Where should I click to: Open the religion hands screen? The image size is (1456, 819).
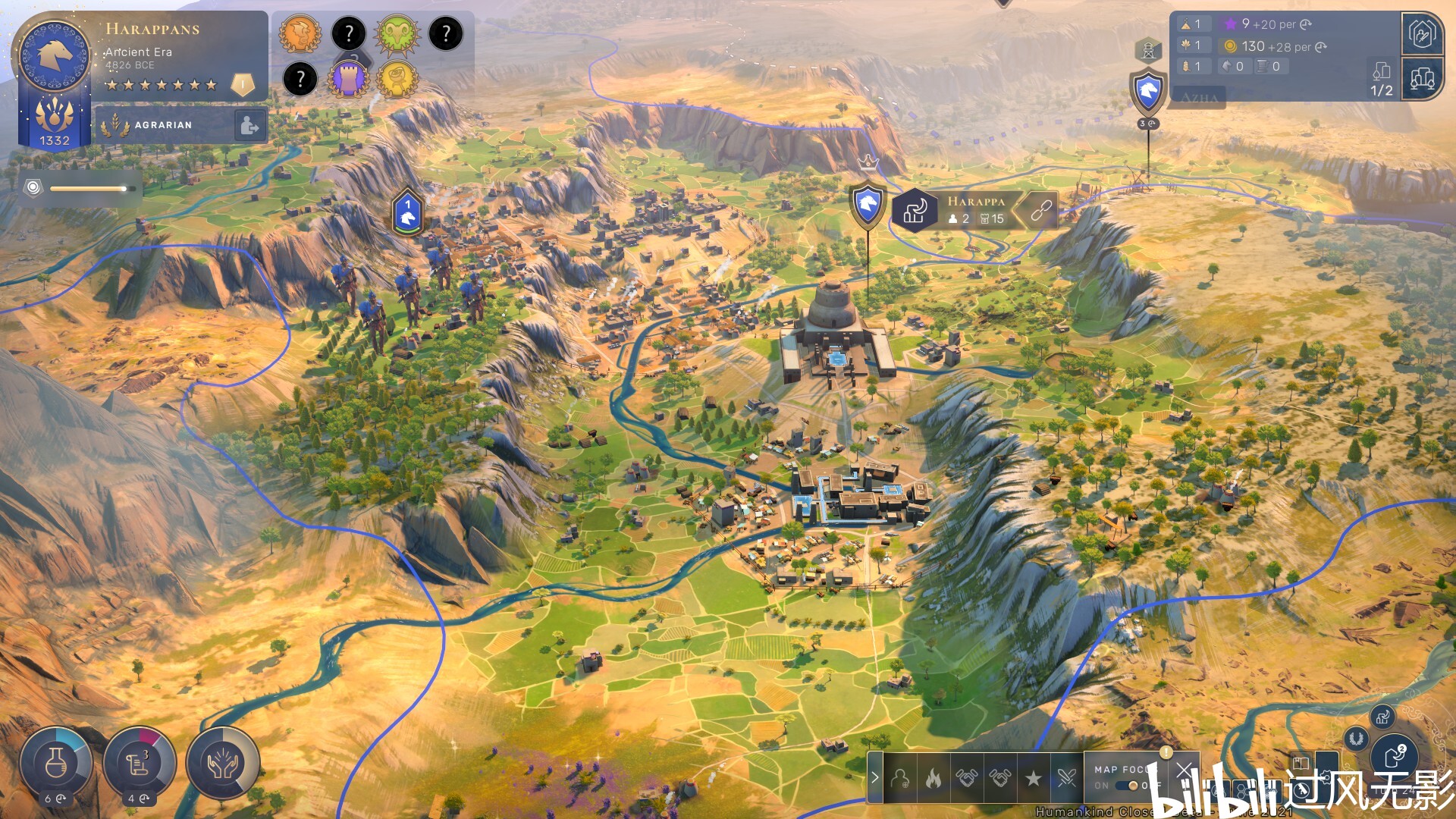point(223,763)
